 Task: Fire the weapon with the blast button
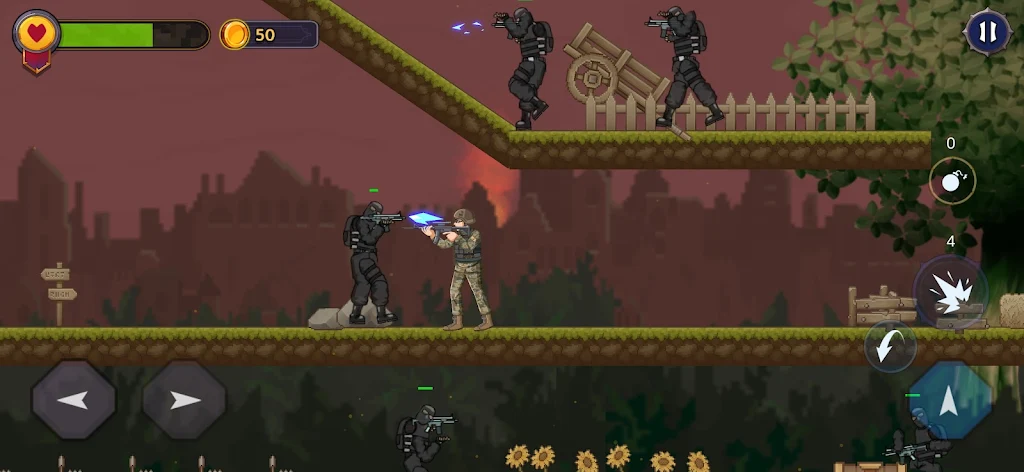pos(949,291)
